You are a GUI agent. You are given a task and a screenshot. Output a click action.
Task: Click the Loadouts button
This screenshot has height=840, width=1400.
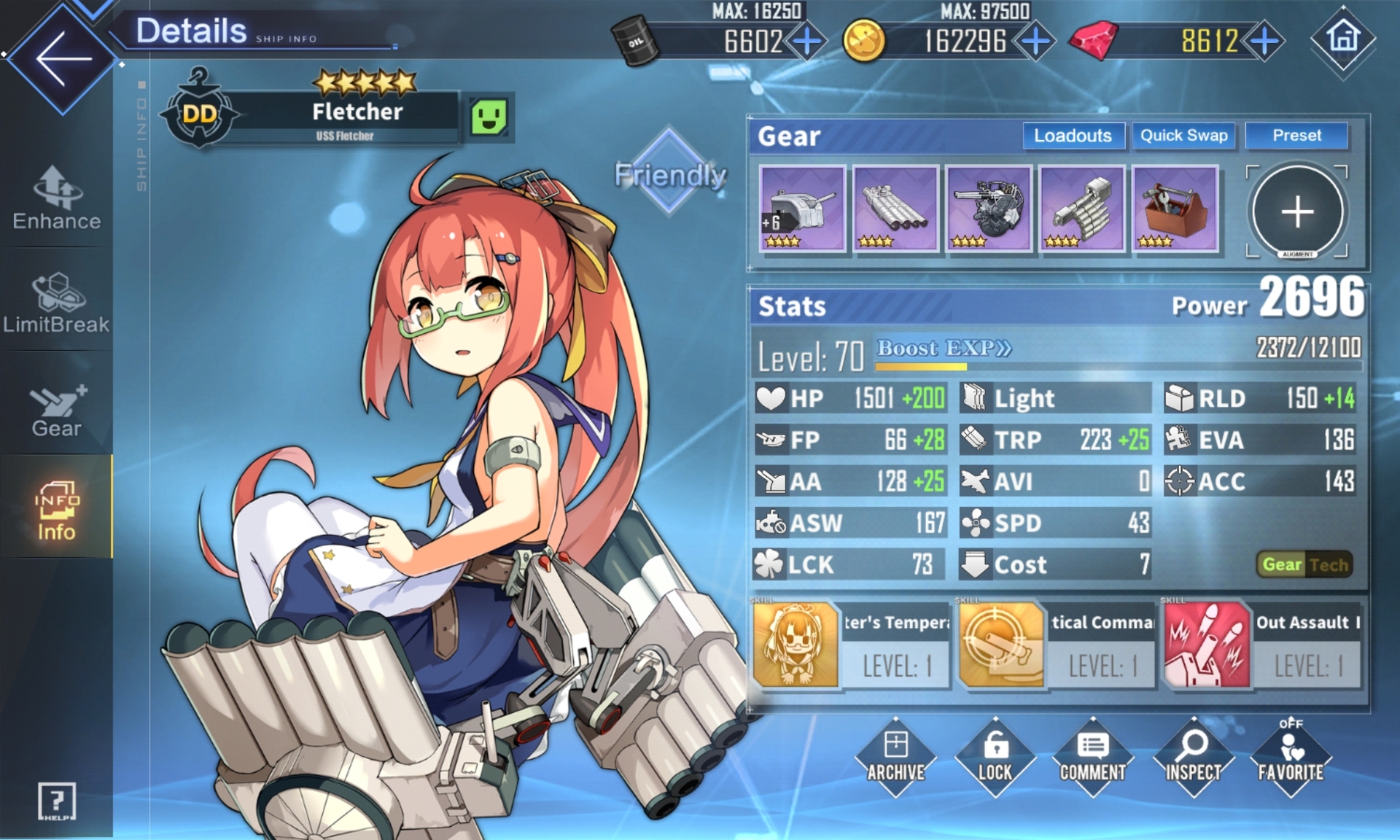point(1073,136)
